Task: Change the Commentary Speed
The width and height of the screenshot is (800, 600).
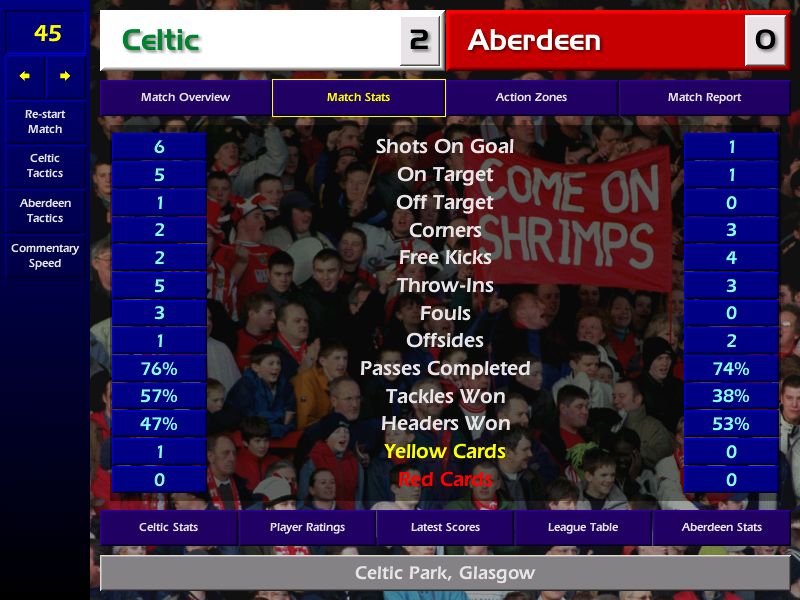Action: (x=45, y=256)
